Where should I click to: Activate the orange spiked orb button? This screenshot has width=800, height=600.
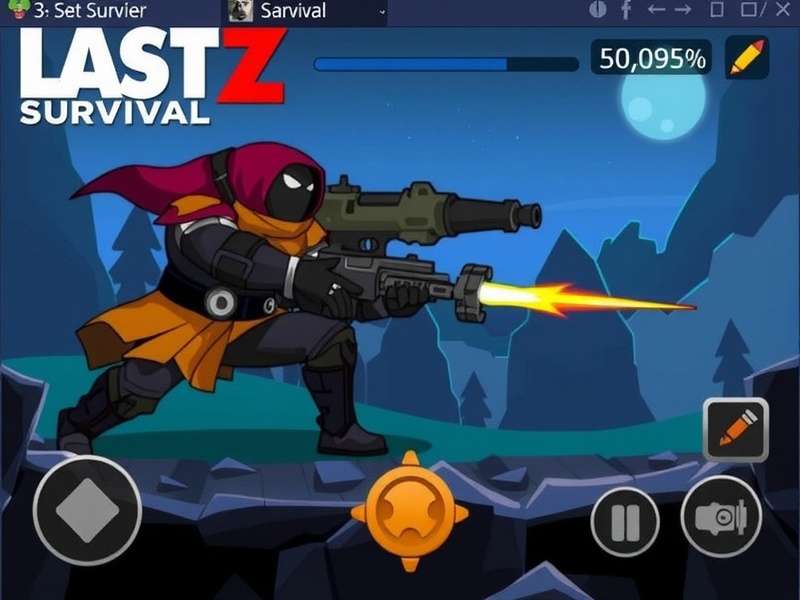pyautogui.click(x=409, y=511)
